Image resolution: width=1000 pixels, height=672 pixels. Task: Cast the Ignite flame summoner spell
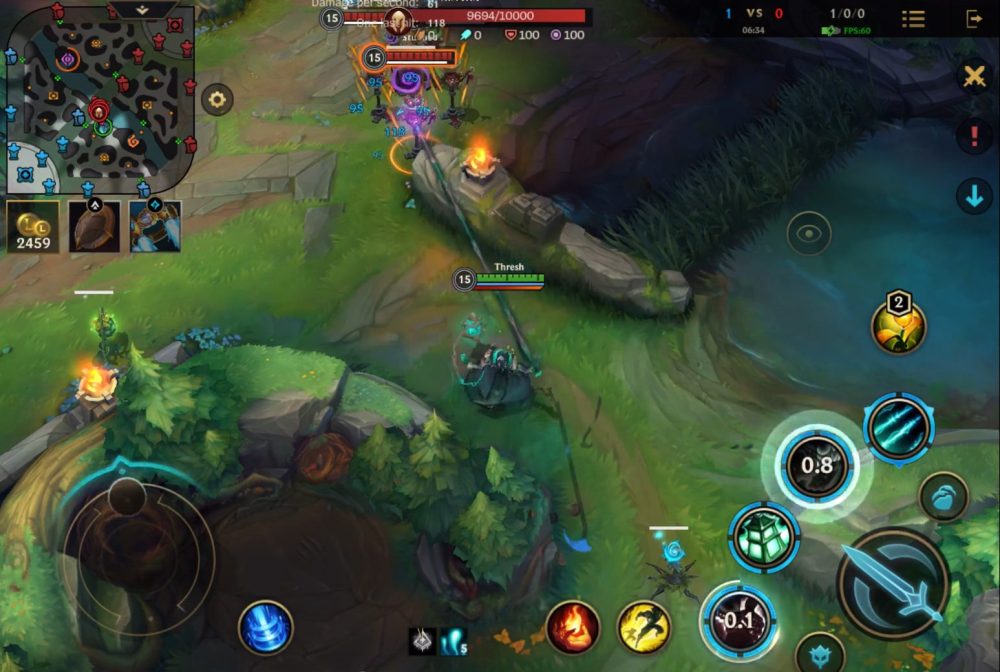[x=573, y=628]
